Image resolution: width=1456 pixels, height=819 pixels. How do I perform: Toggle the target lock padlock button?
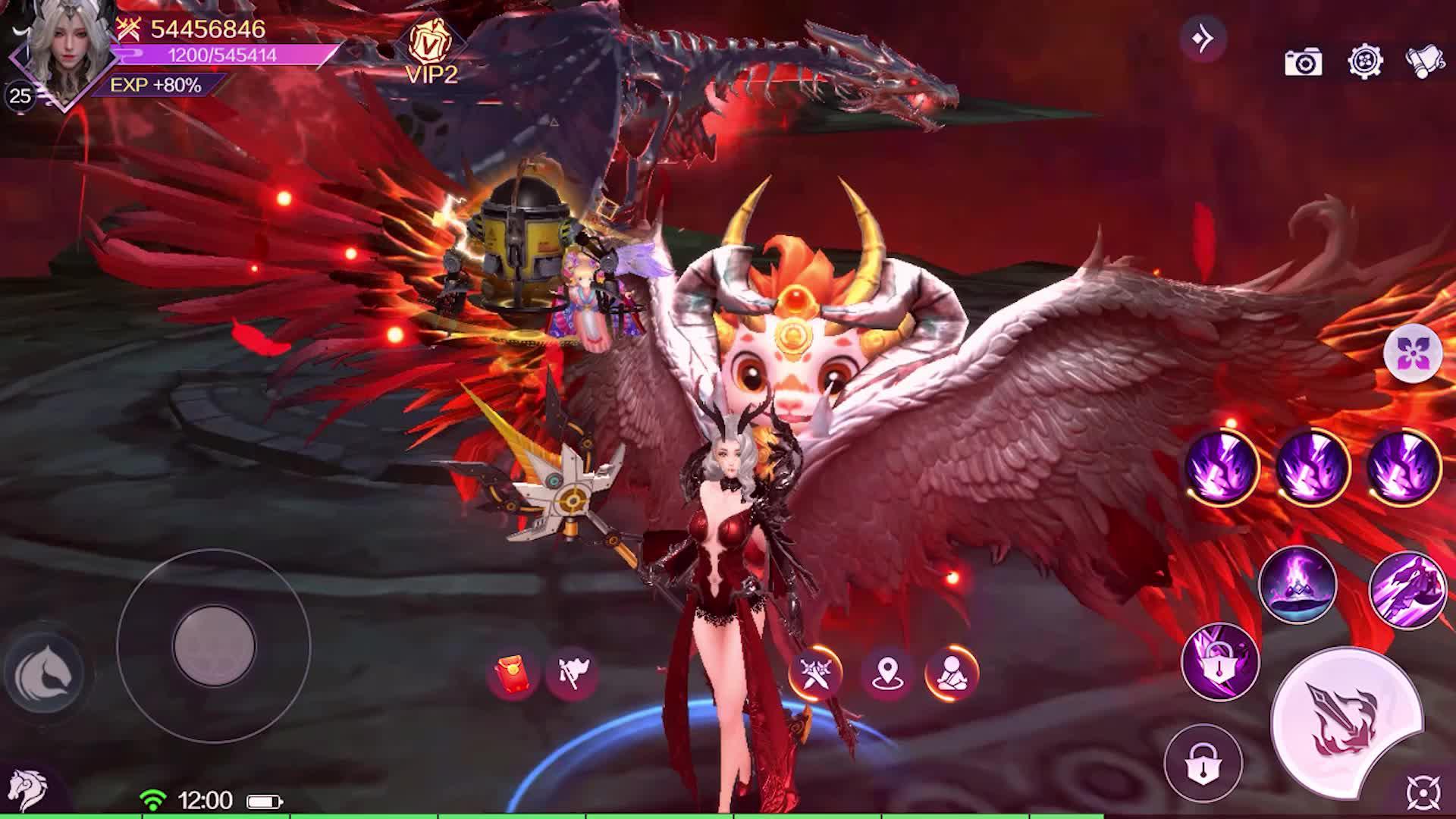pyautogui.click(x=1203, y=762)
